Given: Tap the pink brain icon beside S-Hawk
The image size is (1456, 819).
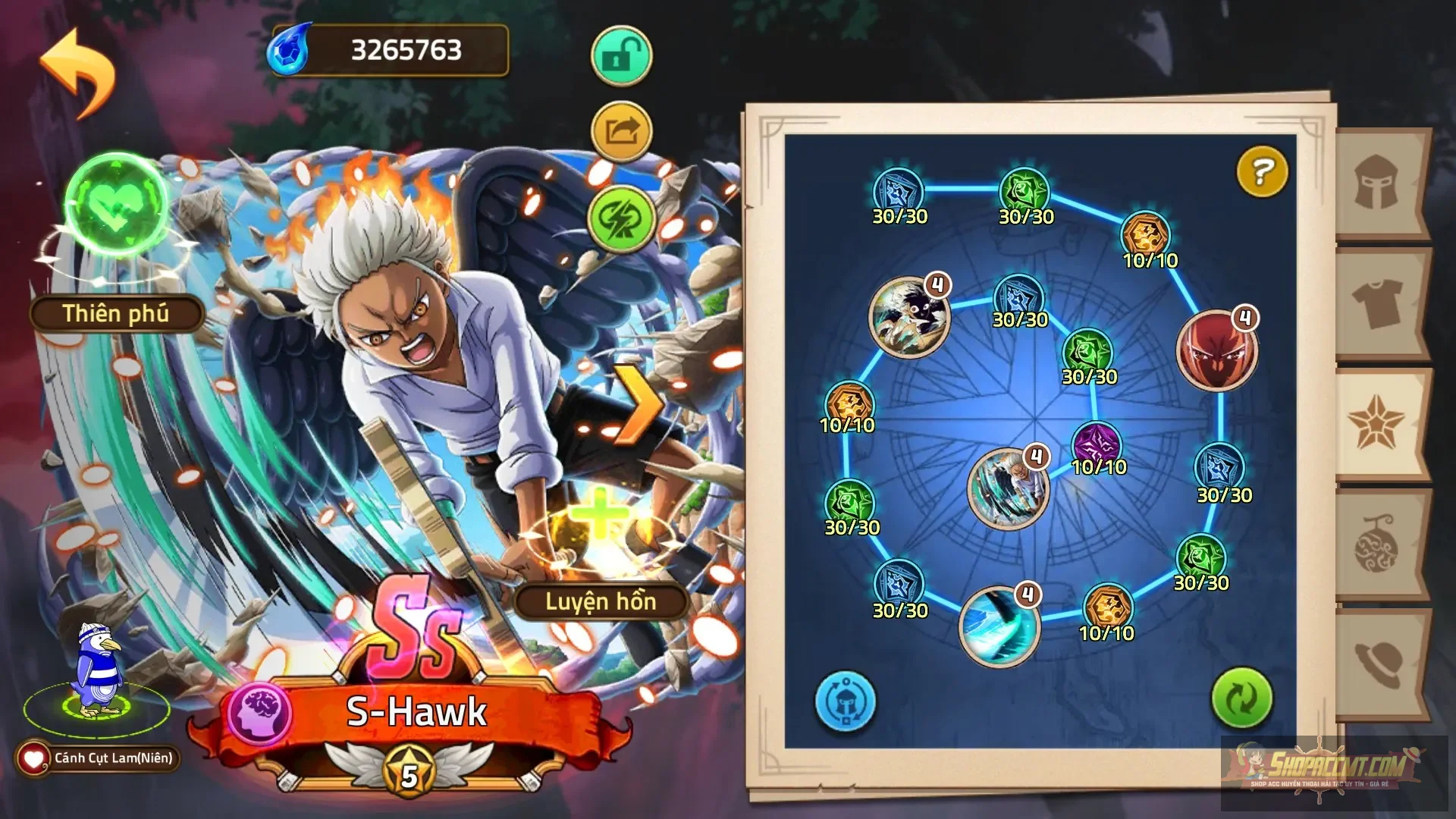Looking at the screenshot, I should click(260, 714).
